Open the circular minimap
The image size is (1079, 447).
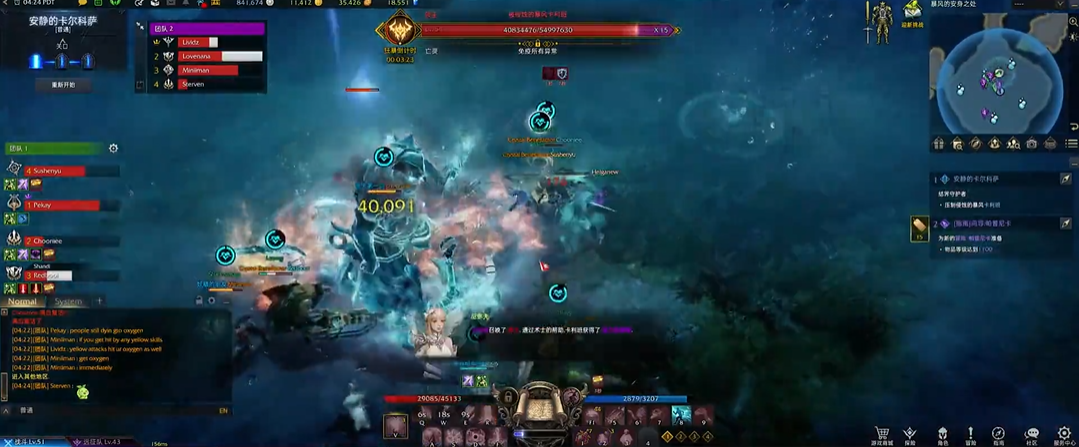tap(995, 78)
